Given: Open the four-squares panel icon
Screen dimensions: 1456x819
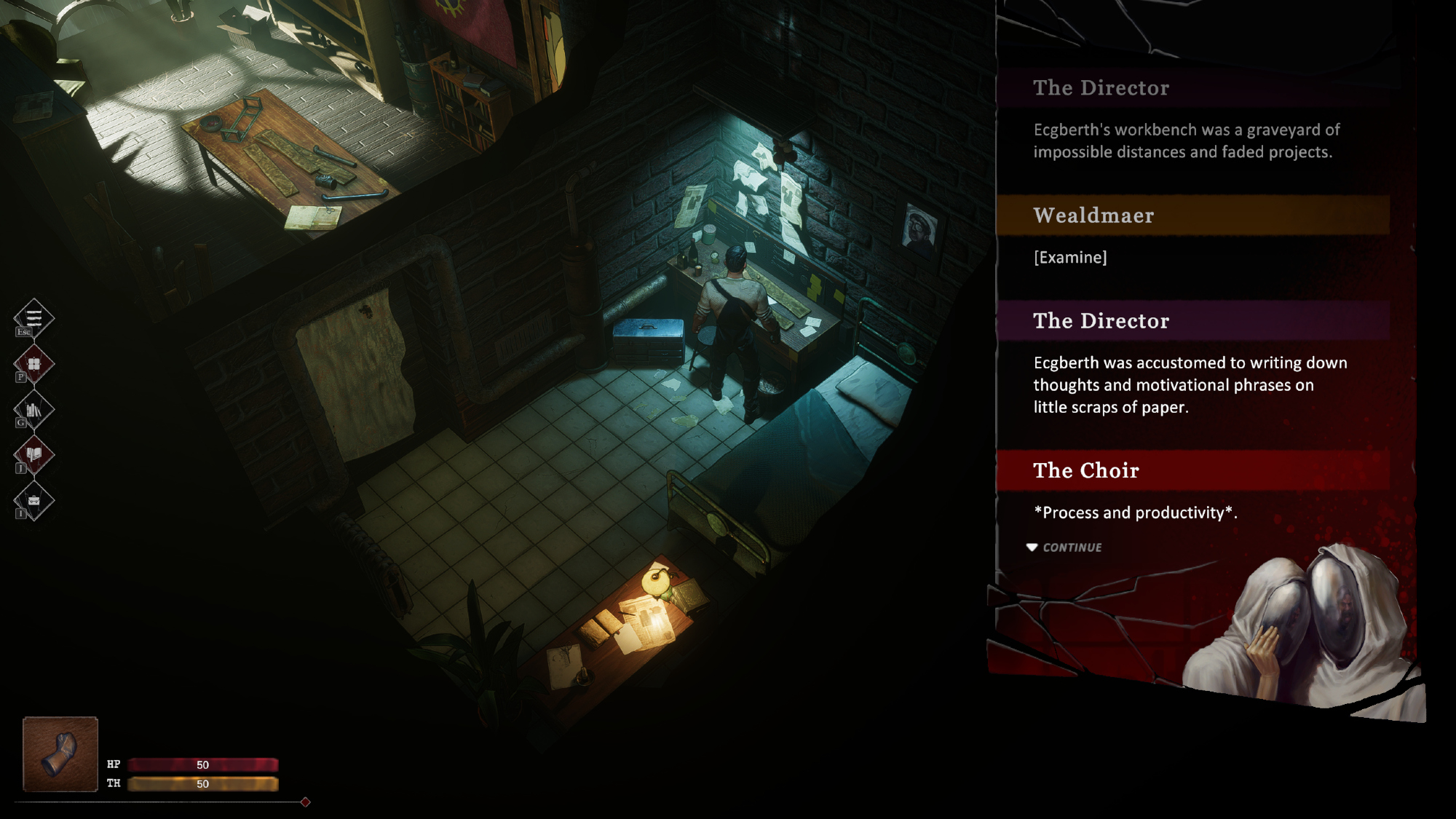Looking at the screenshot, I should [33, 363].
